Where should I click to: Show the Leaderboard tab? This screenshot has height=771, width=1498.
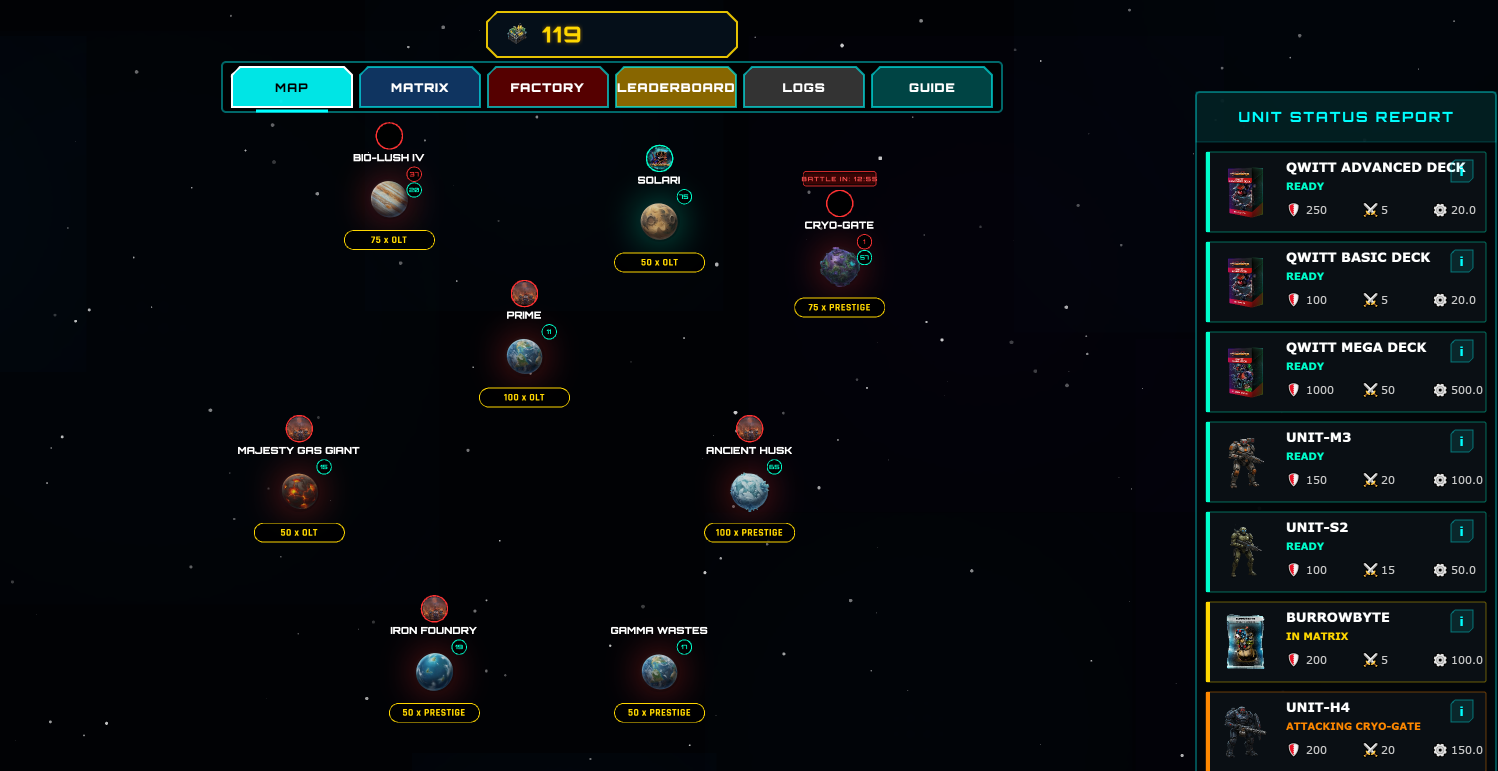[x=676, y=88]
